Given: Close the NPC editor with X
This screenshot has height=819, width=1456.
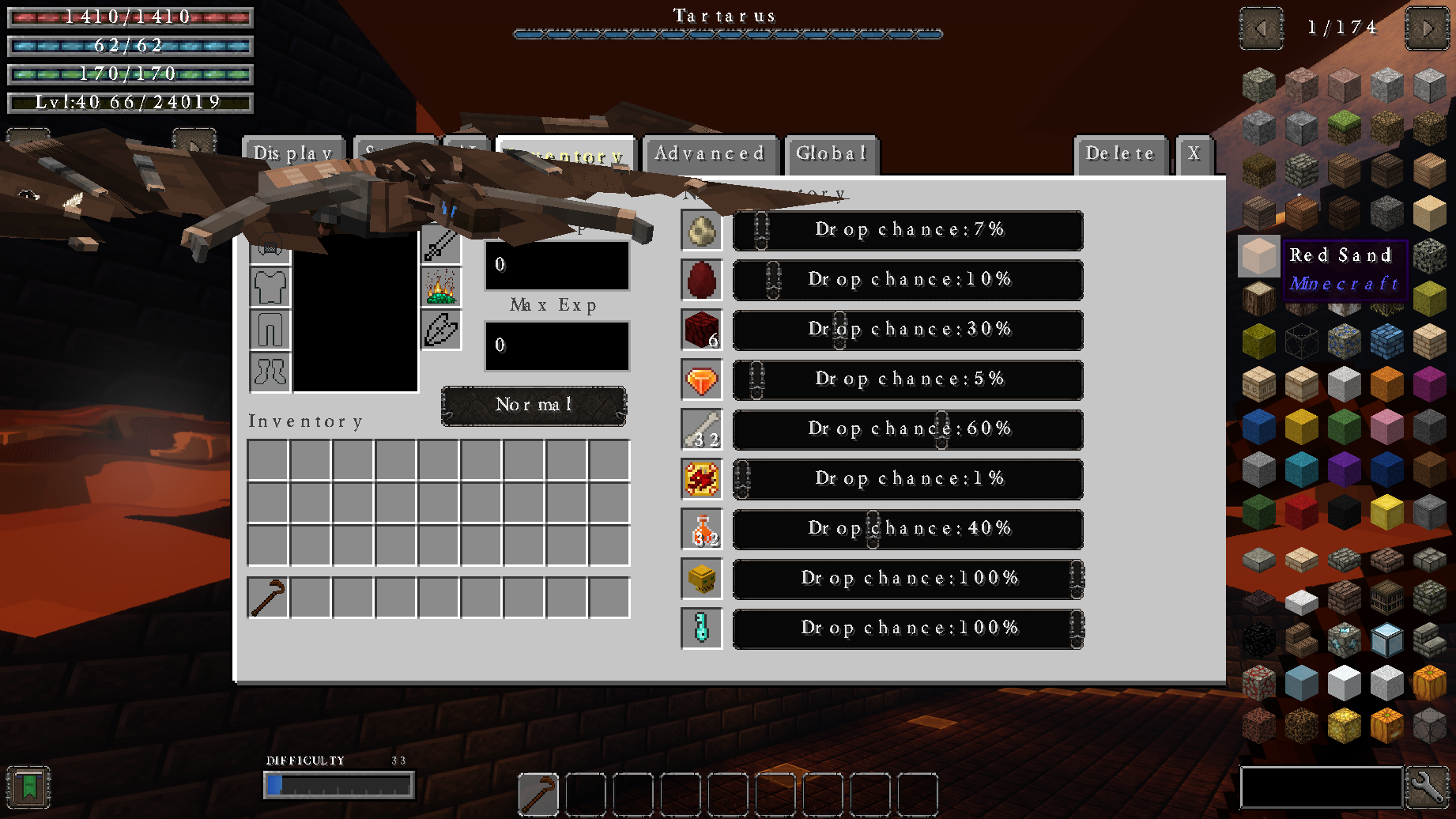Looking at the screenshot, I should [1194, 154].
